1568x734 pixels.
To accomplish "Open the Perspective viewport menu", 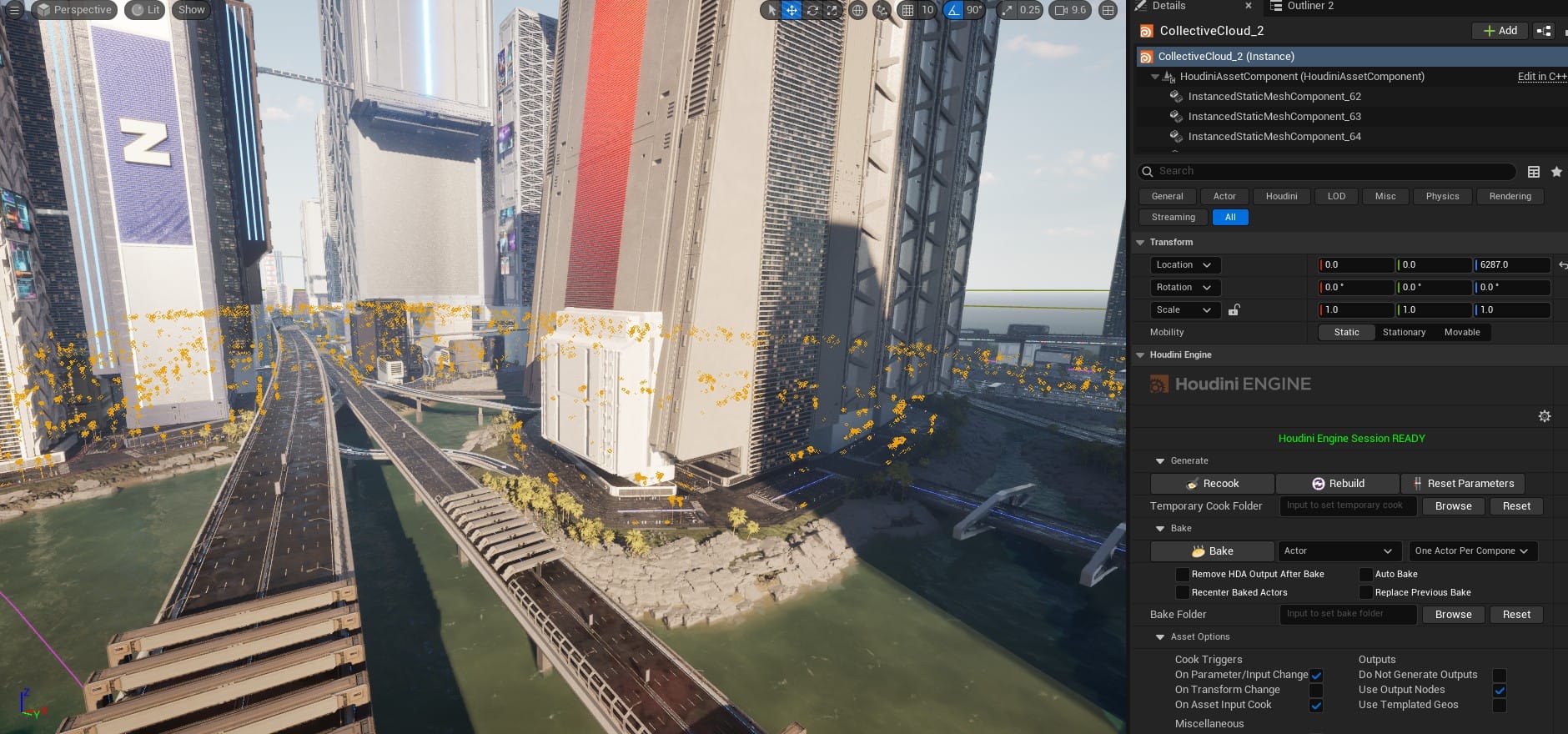I will pyautogui.click(x=74, y=10).
